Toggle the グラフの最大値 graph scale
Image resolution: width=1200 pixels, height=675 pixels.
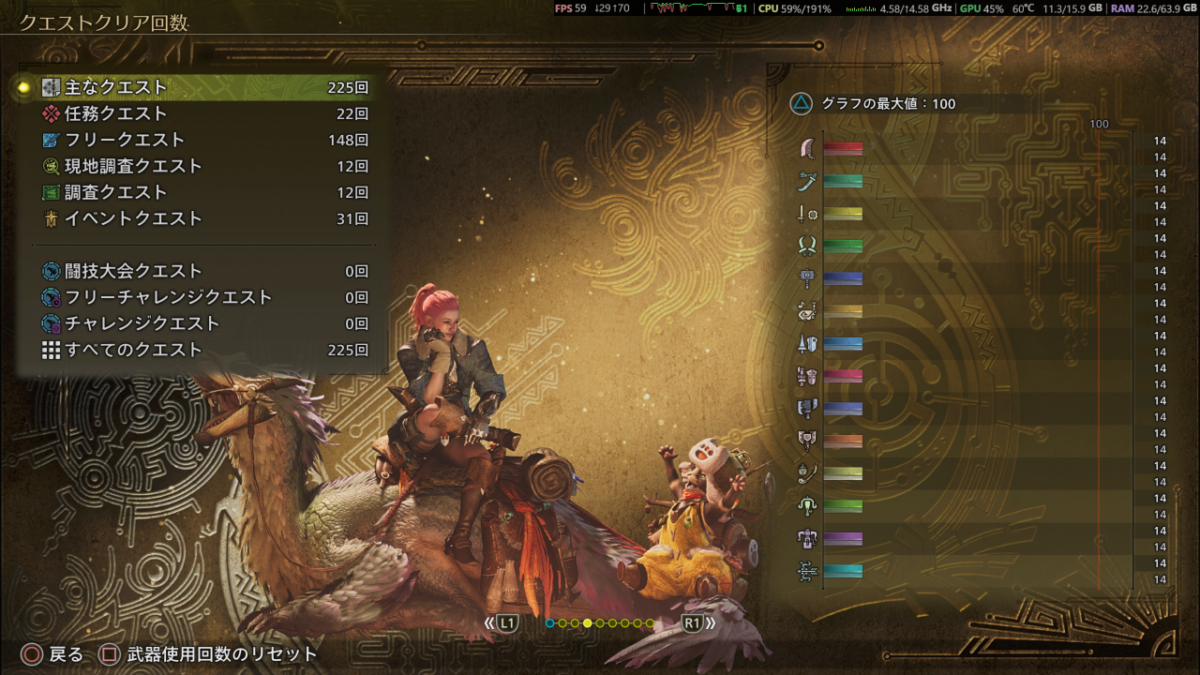[875, 103]
